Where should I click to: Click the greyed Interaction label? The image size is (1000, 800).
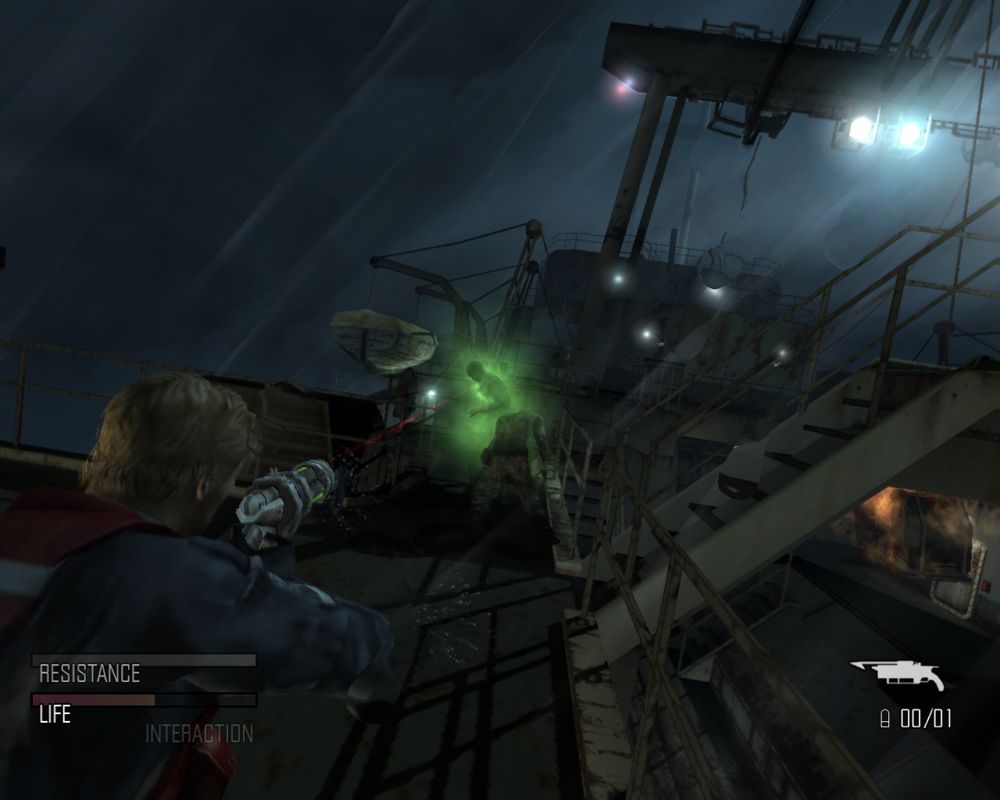tap(199, 733)
